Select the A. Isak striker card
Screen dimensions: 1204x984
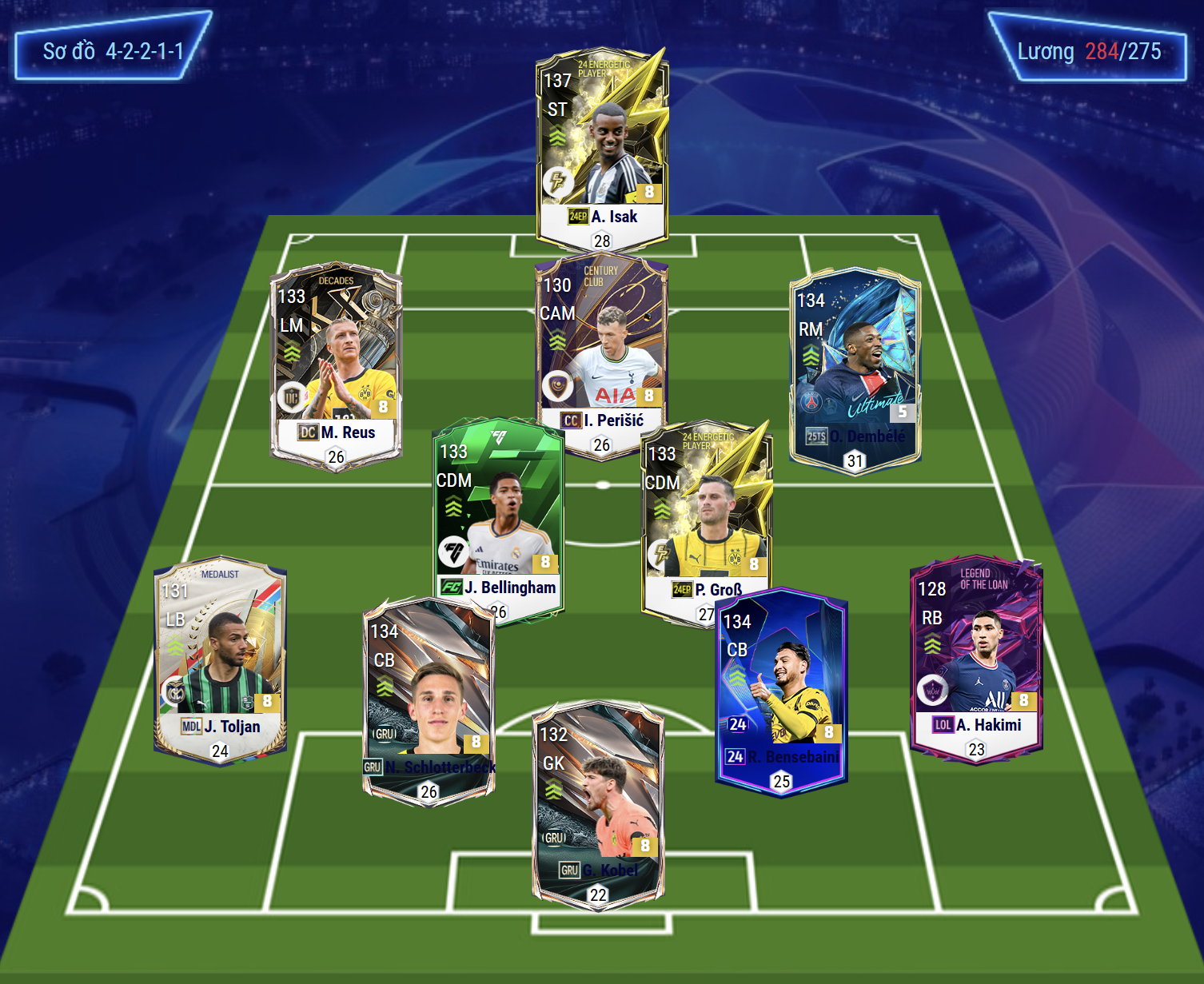click(602, 148)
